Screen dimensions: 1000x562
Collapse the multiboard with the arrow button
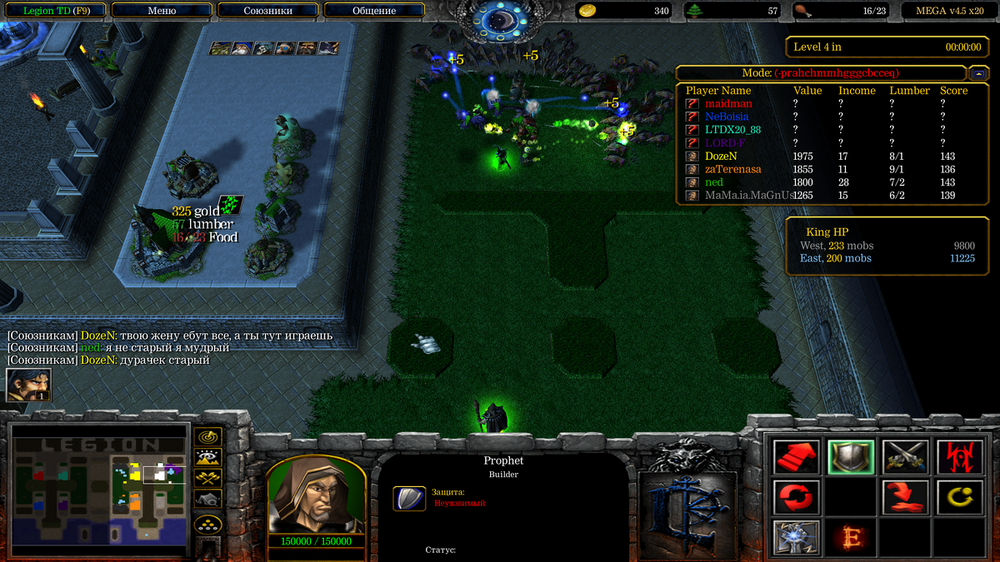(x=976, y=73)
